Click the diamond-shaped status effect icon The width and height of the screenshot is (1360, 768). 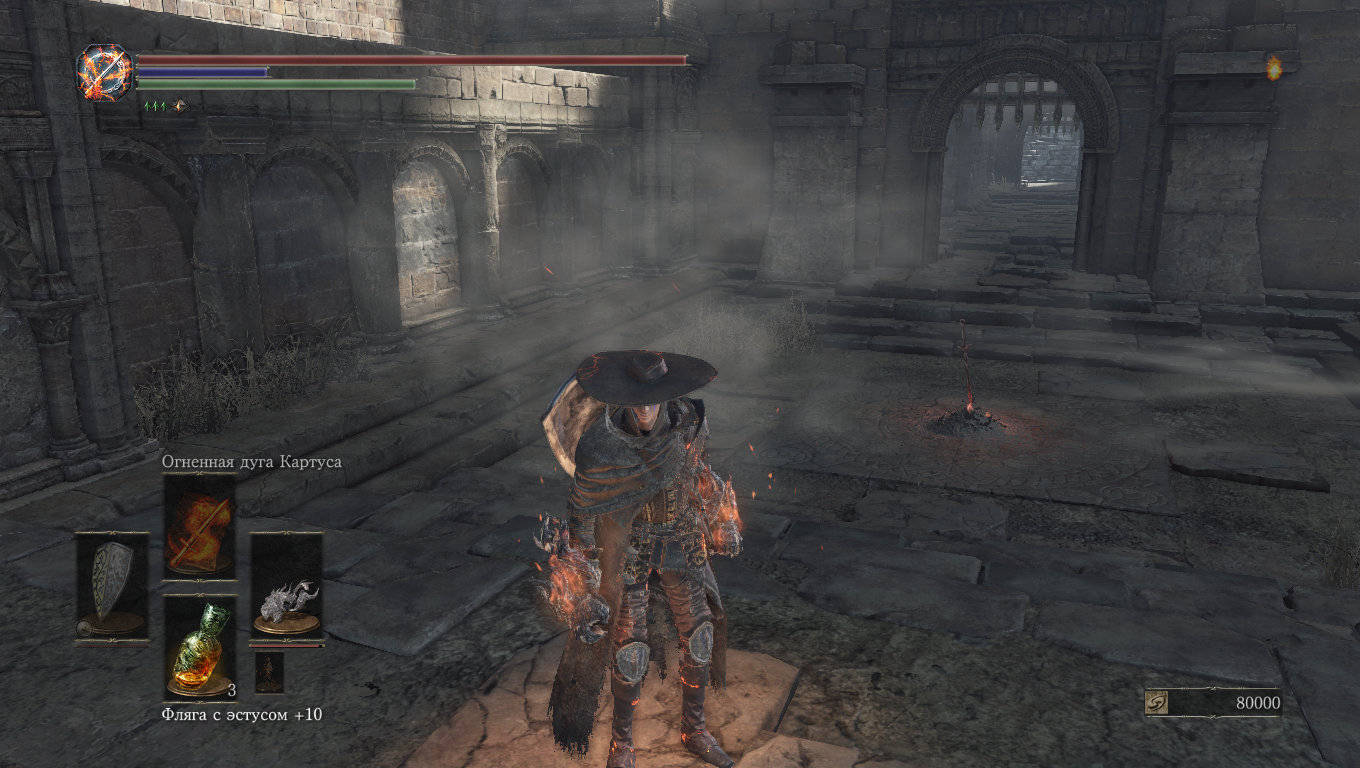[180, 105]
